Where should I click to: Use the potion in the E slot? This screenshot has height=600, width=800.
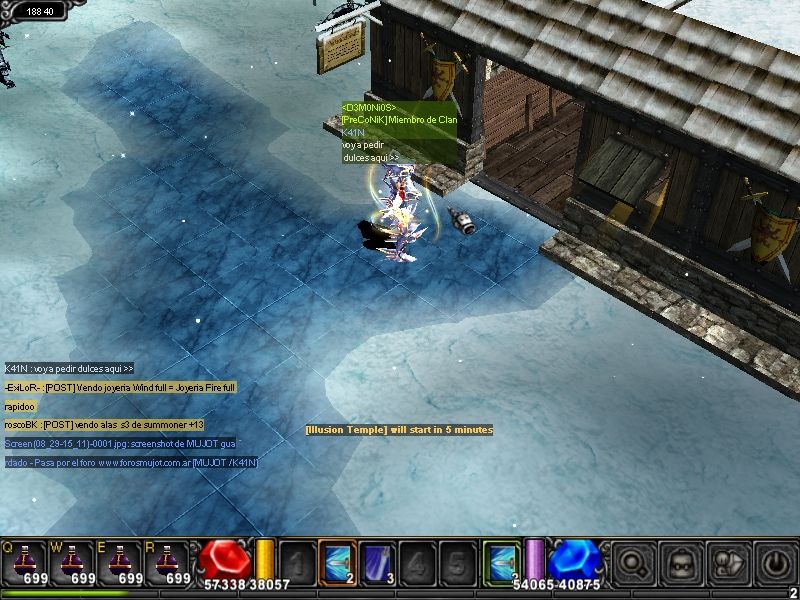point(122,562)
